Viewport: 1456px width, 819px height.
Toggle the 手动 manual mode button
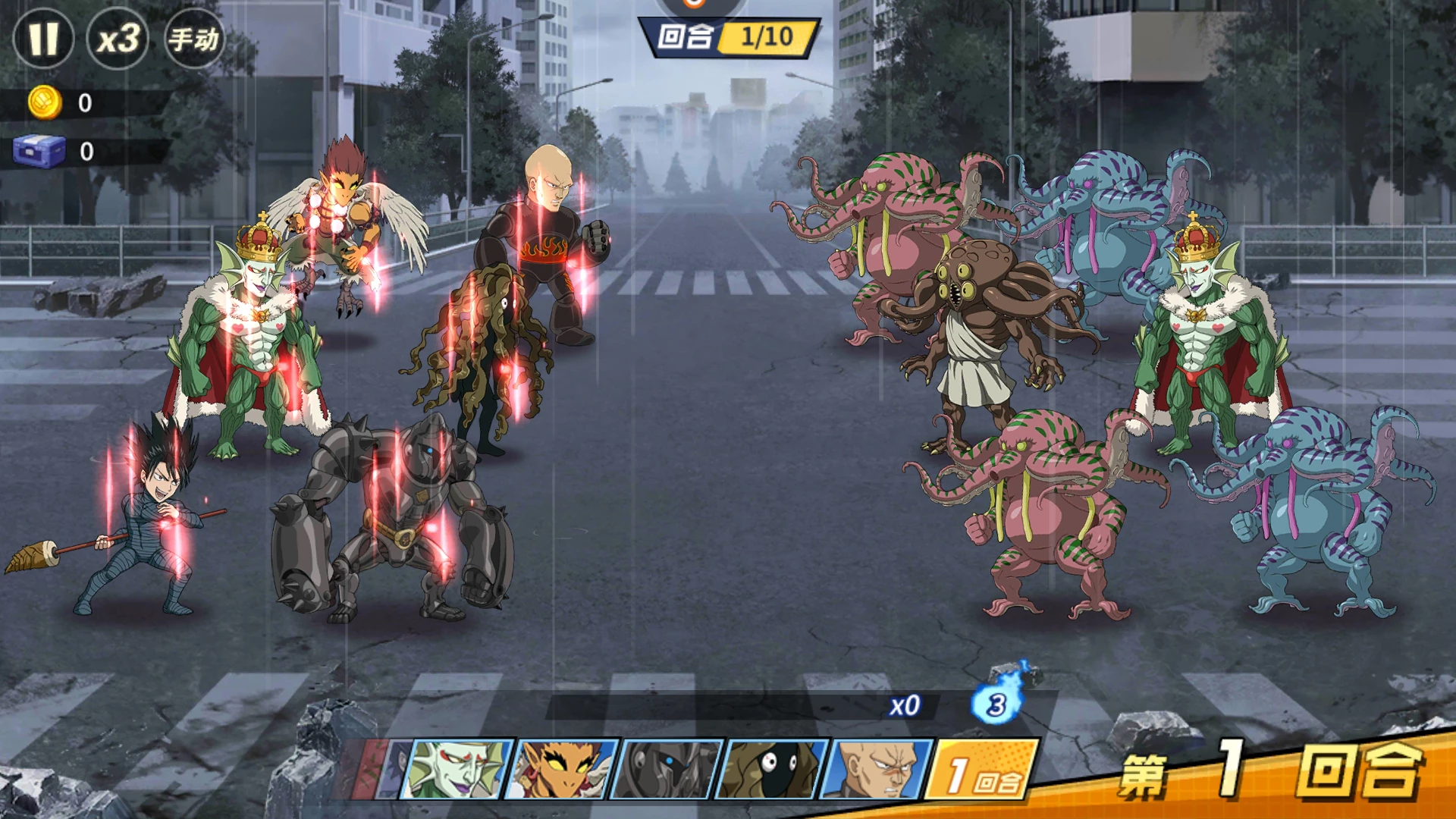point(194,39)
